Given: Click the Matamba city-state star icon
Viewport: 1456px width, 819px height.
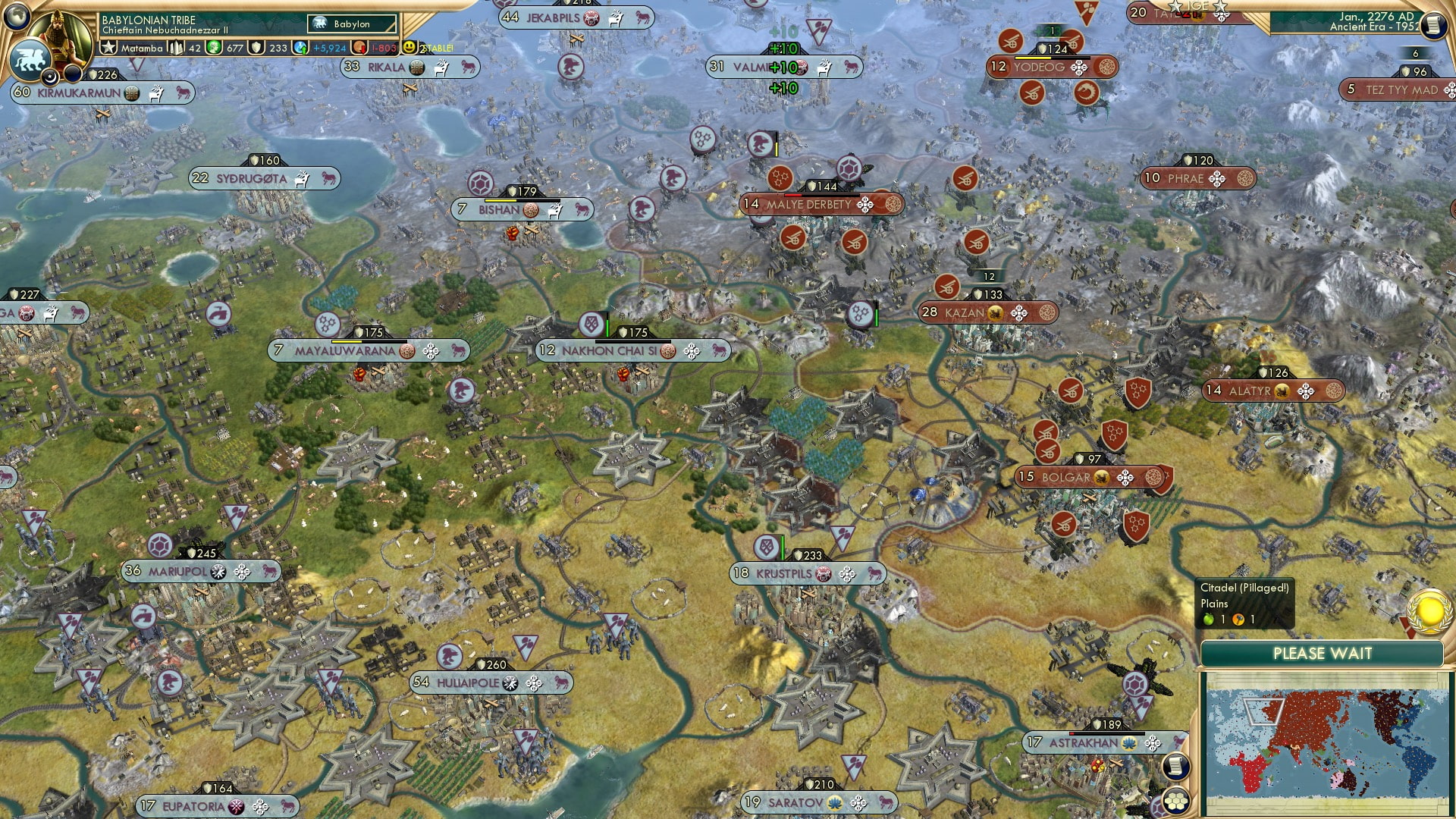Looking at the screenshot, I should (108, 46).
